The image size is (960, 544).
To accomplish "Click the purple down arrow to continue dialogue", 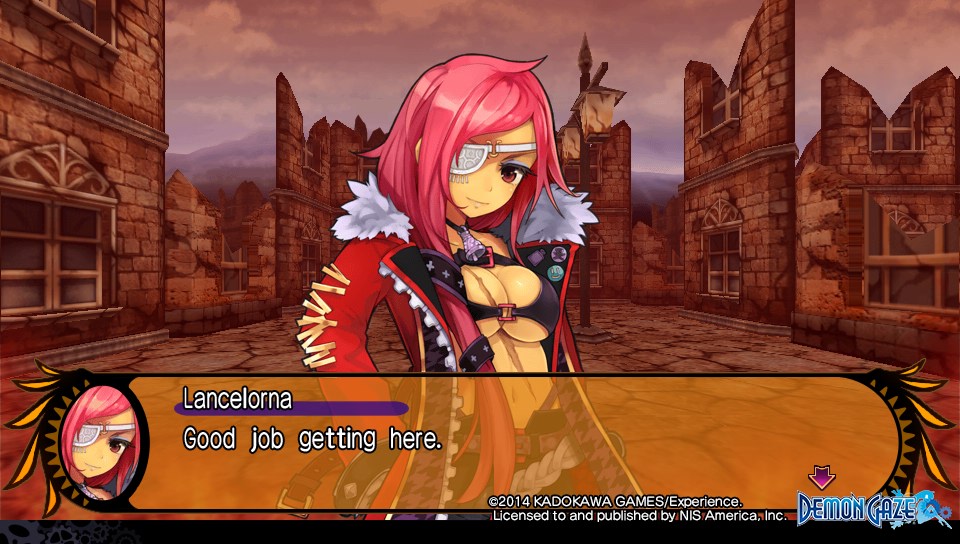I will click(821, 477).
